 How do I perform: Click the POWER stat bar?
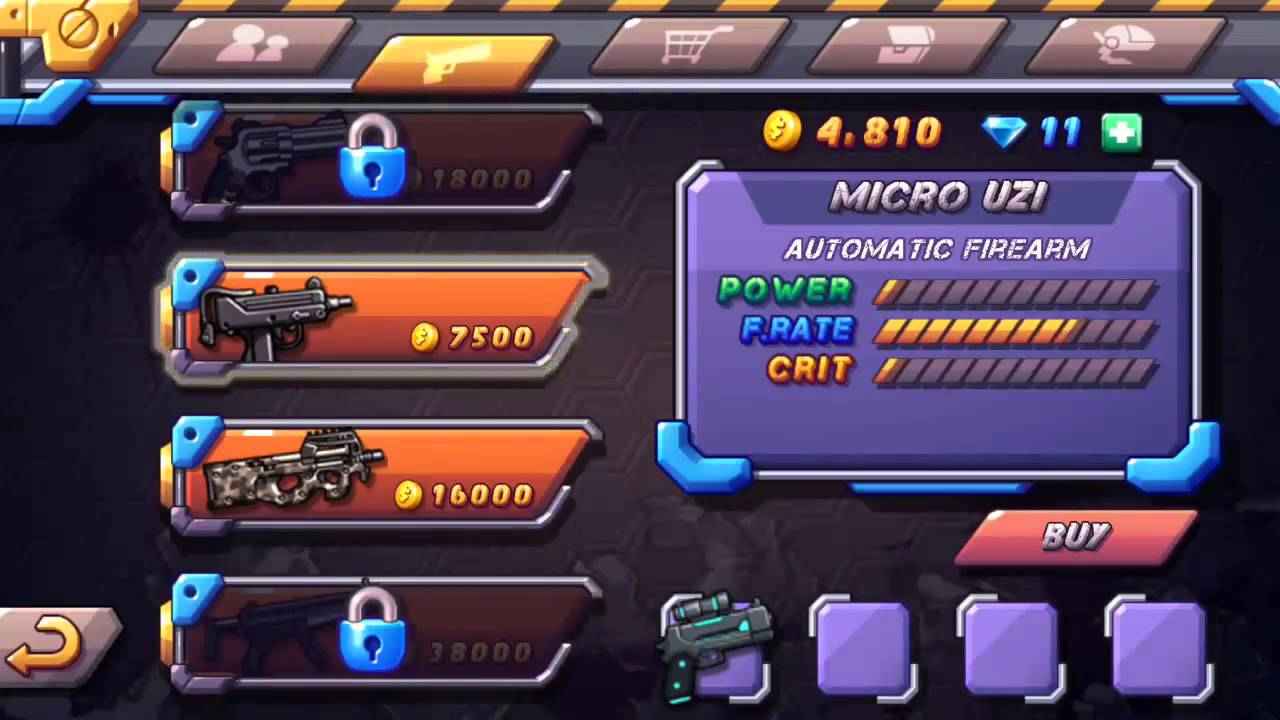point(1015,291)
